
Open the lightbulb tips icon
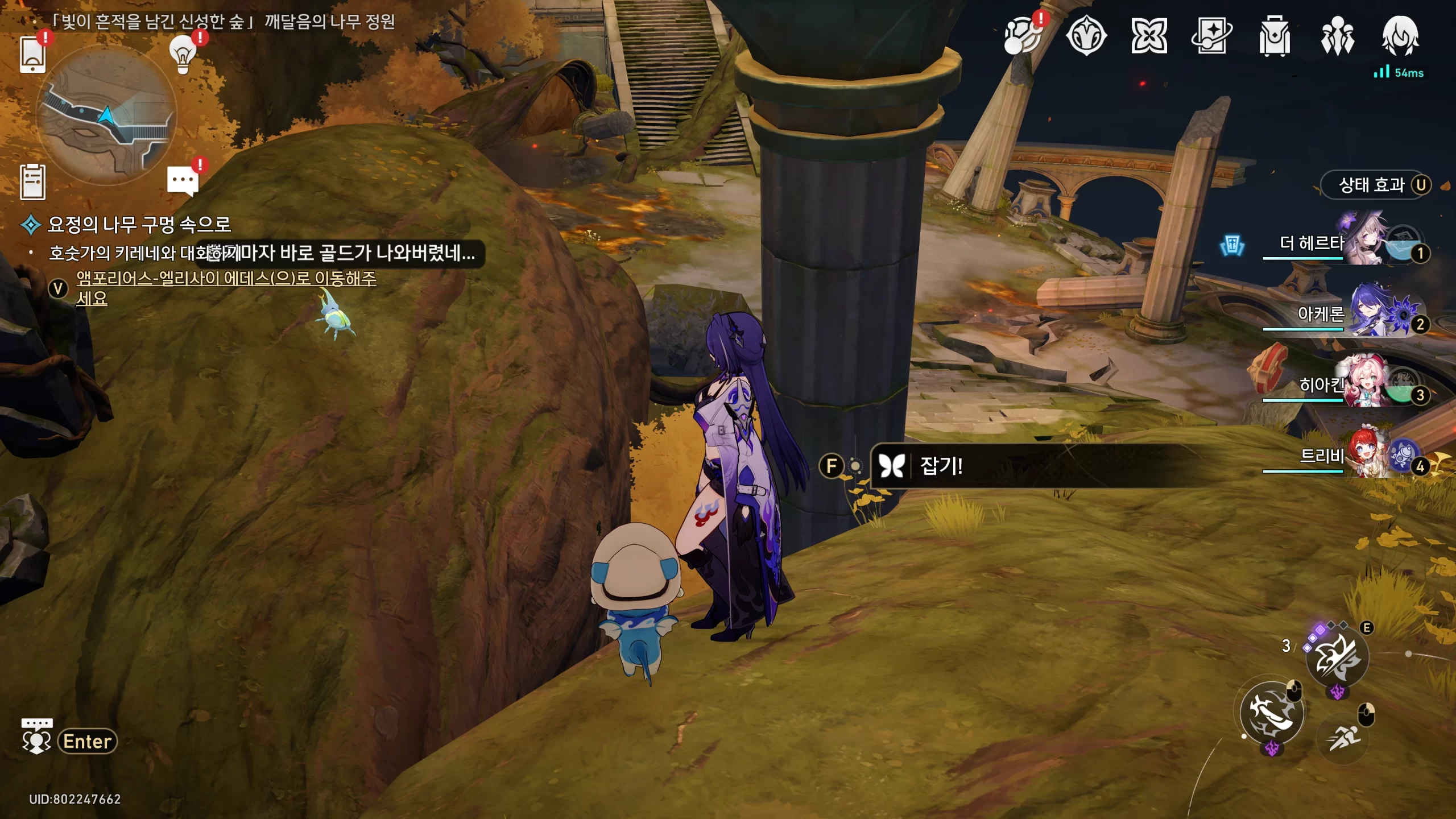[x=183, y=55]
